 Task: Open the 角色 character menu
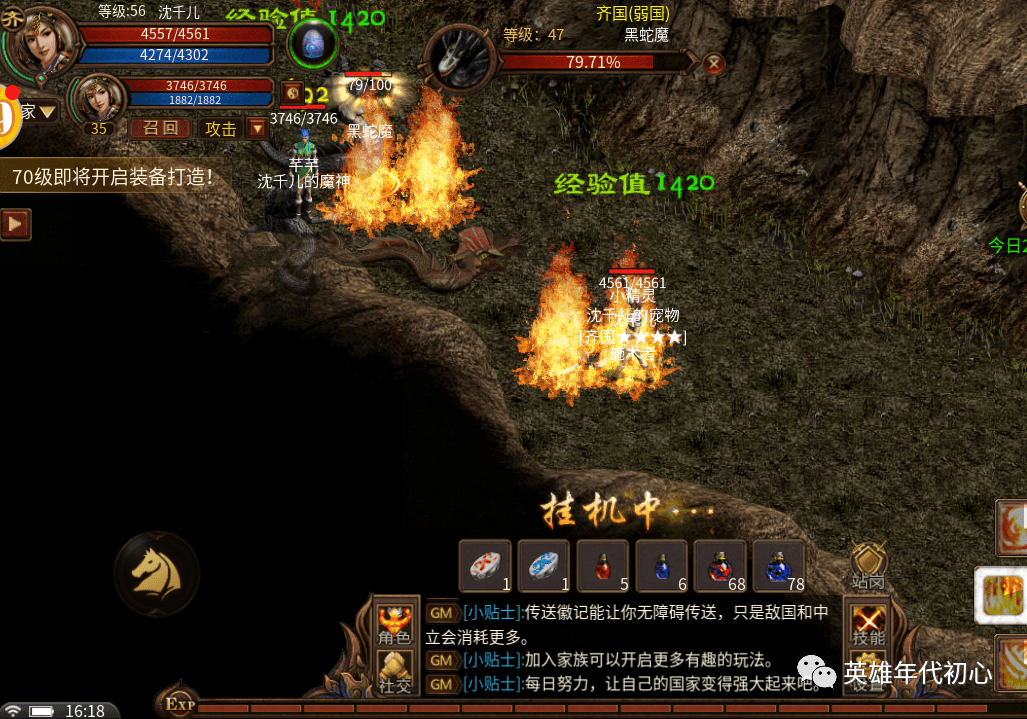(x=394, y=624)
